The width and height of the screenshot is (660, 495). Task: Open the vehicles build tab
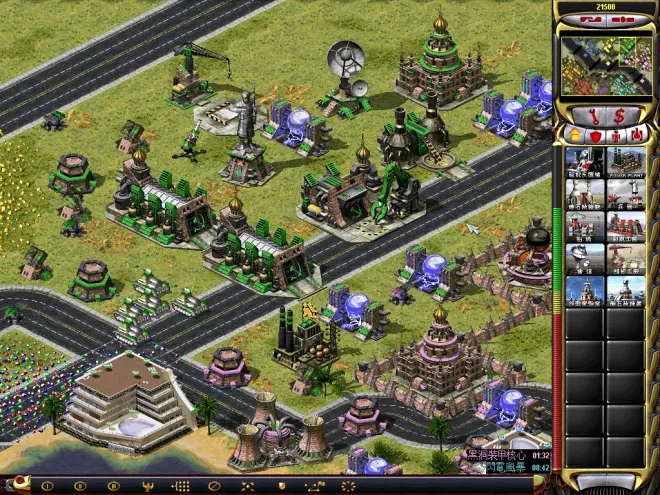638,136
